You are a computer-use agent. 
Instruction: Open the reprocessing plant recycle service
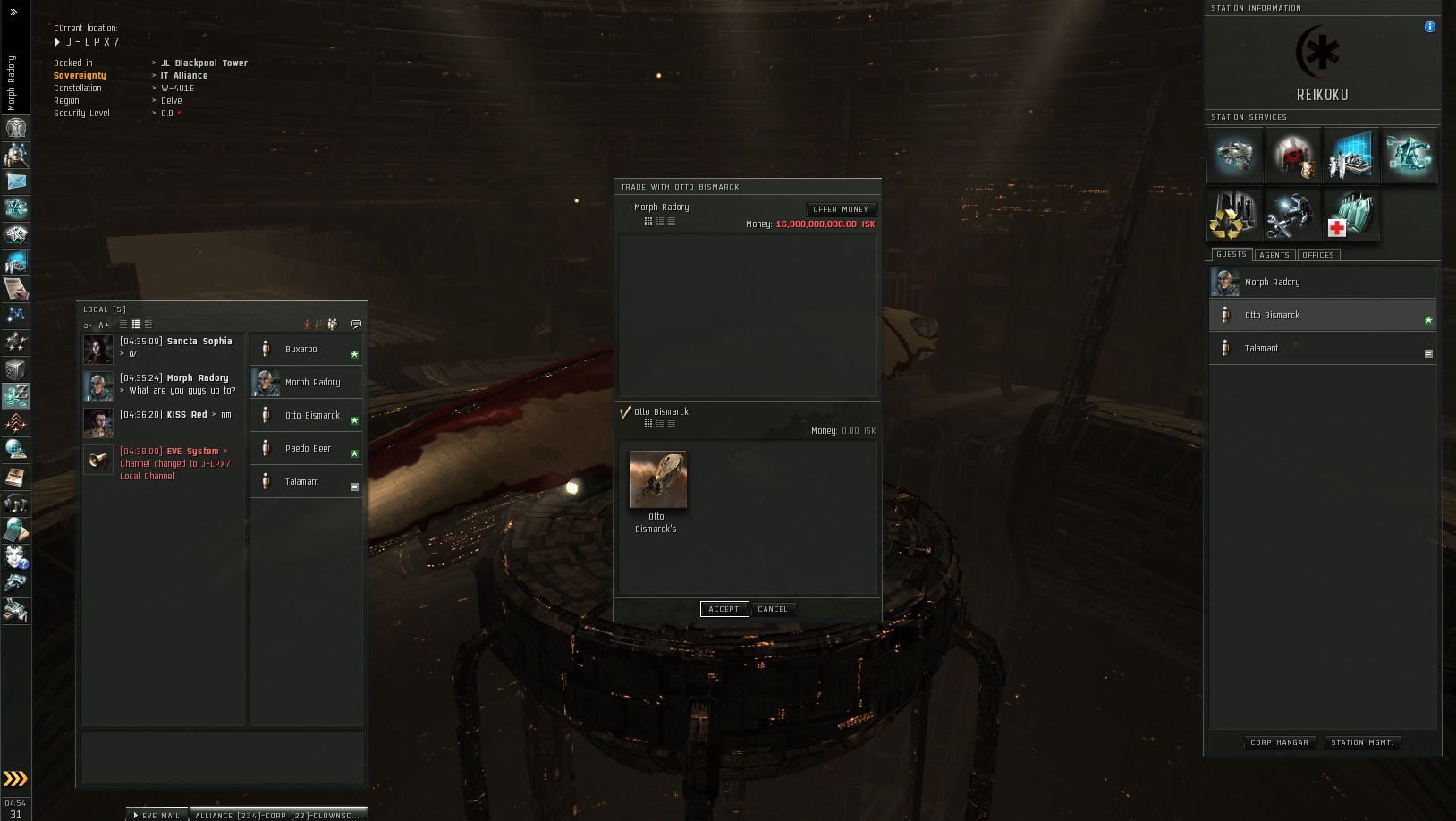(1234, 216)
